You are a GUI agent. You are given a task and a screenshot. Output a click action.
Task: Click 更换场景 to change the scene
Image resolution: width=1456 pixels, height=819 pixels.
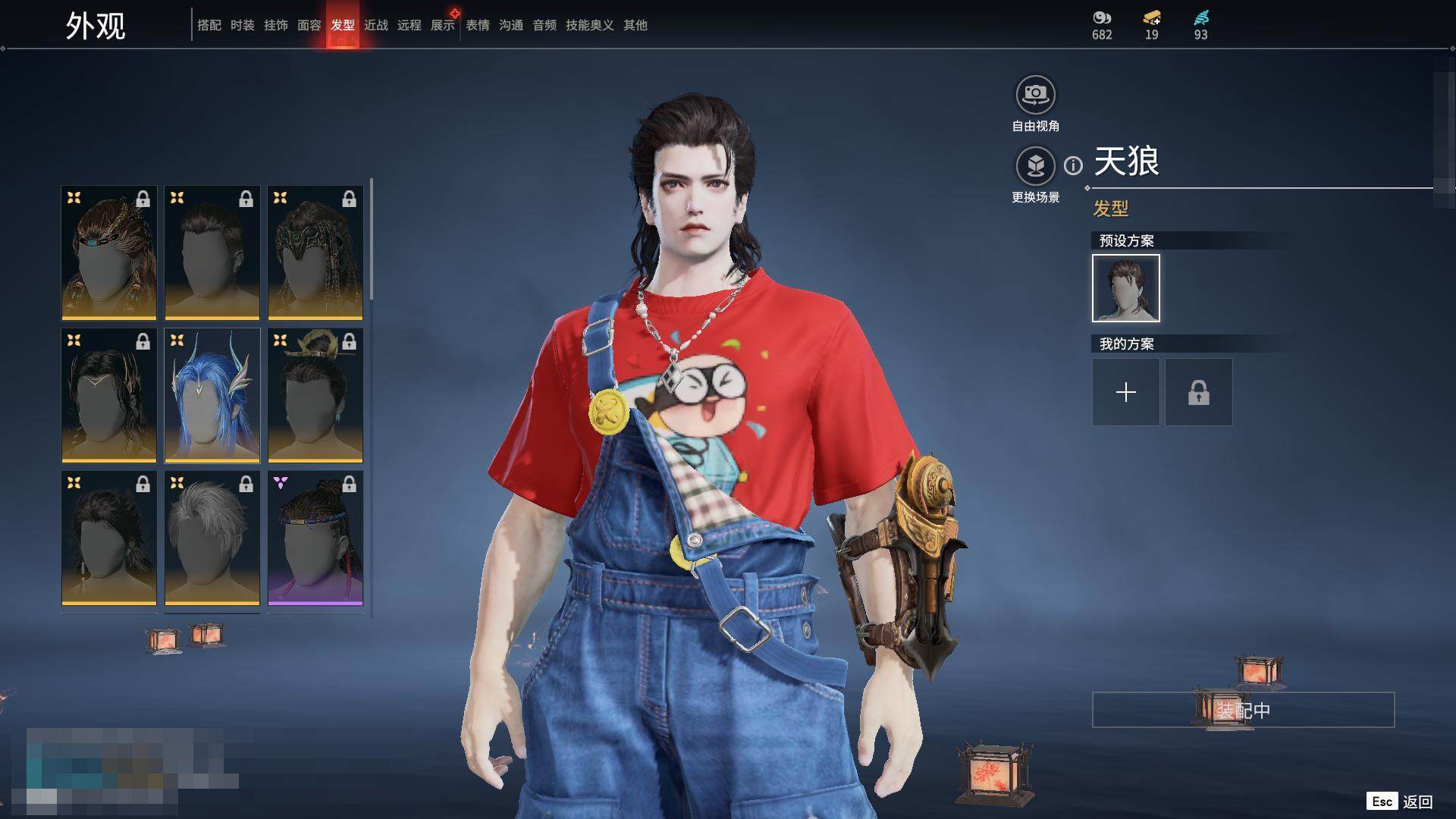click(1035, 166)
